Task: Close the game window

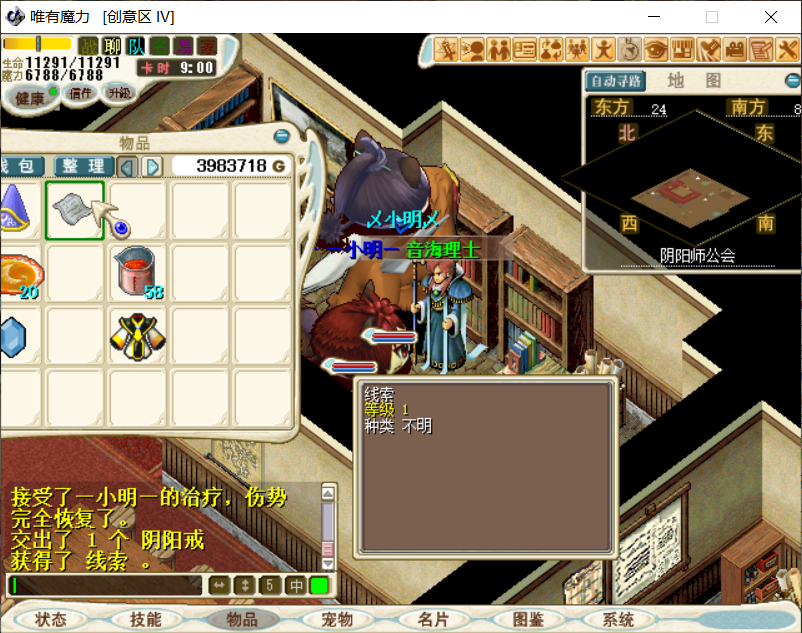Action: (x=770, y=17)
